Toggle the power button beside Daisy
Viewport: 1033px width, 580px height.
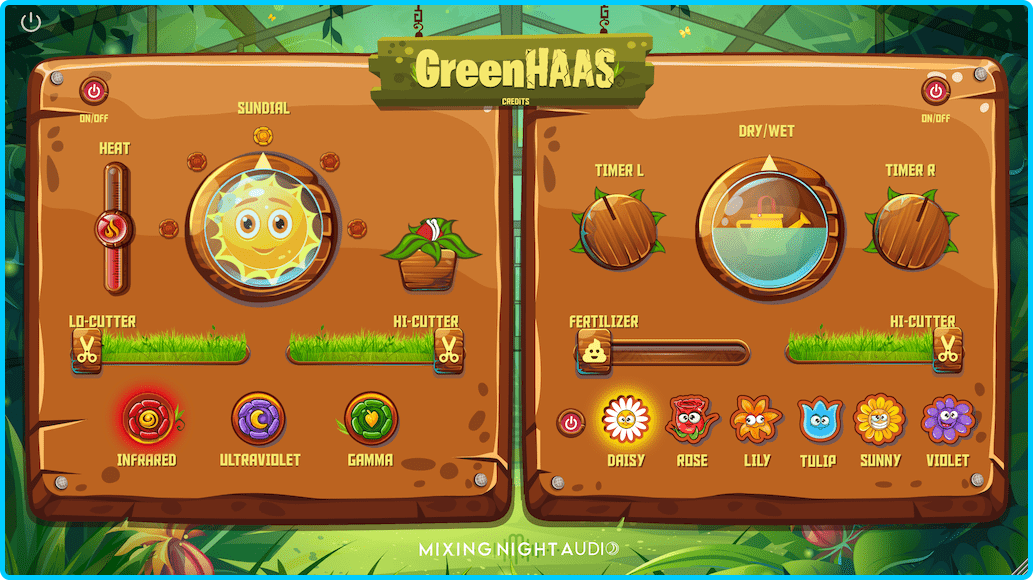(x=571, y=422)
